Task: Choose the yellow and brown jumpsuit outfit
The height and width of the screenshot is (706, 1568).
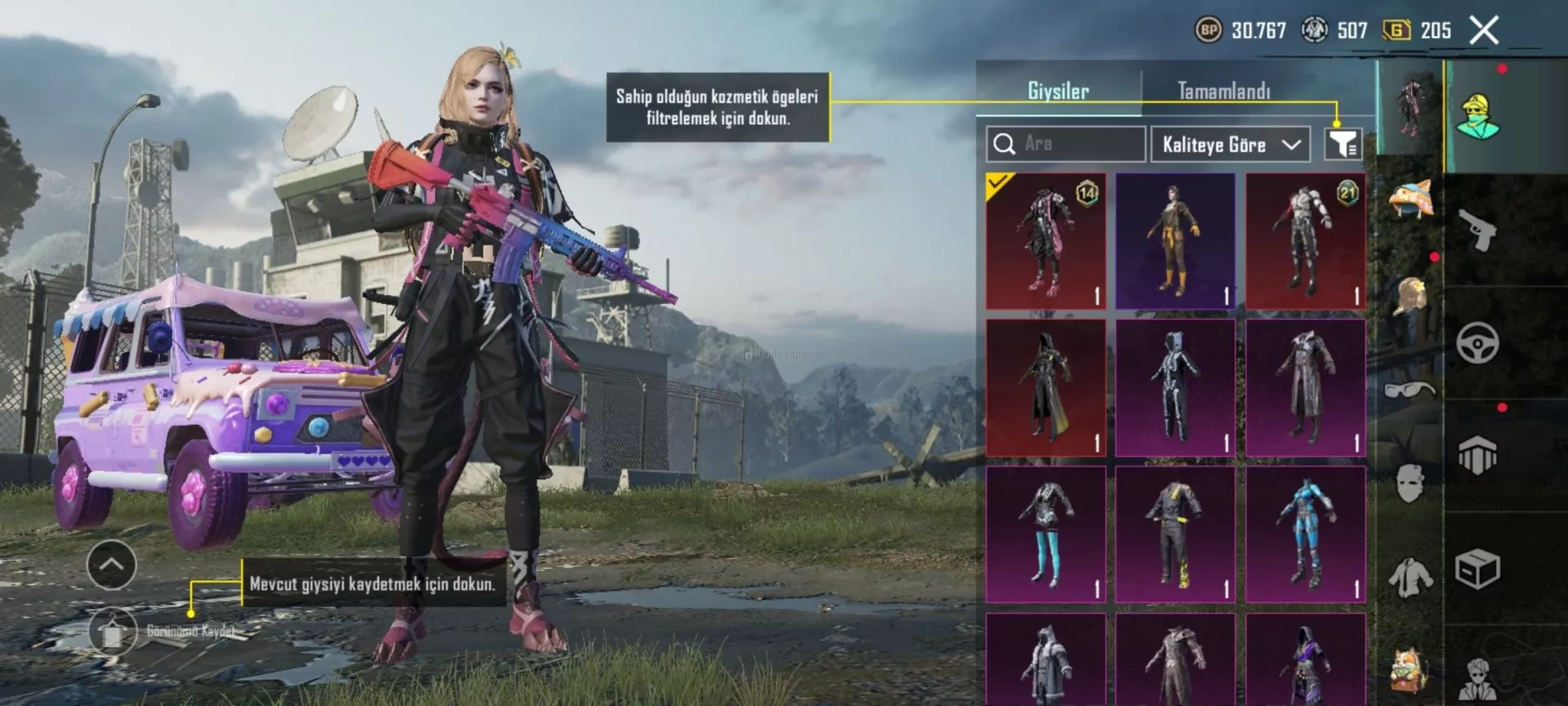Action: click(1175, 241)
